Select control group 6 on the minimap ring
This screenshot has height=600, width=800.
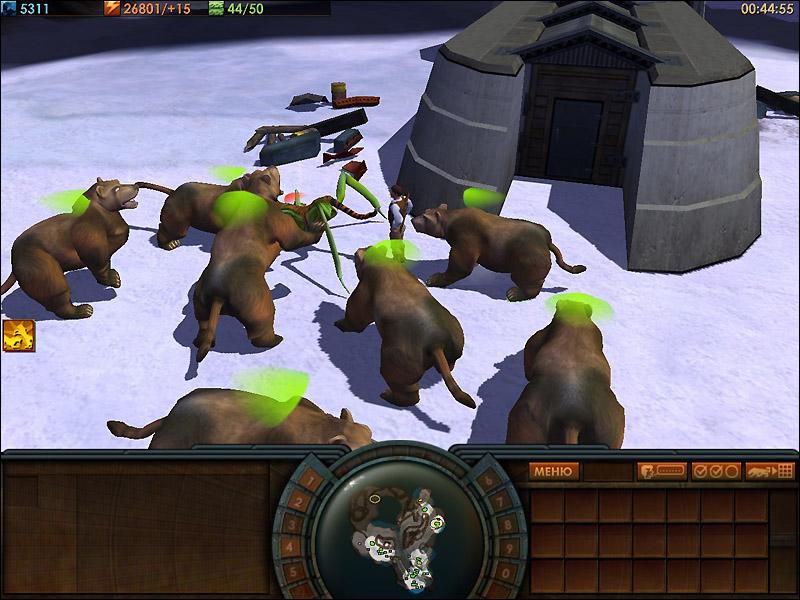click(488, 482)
